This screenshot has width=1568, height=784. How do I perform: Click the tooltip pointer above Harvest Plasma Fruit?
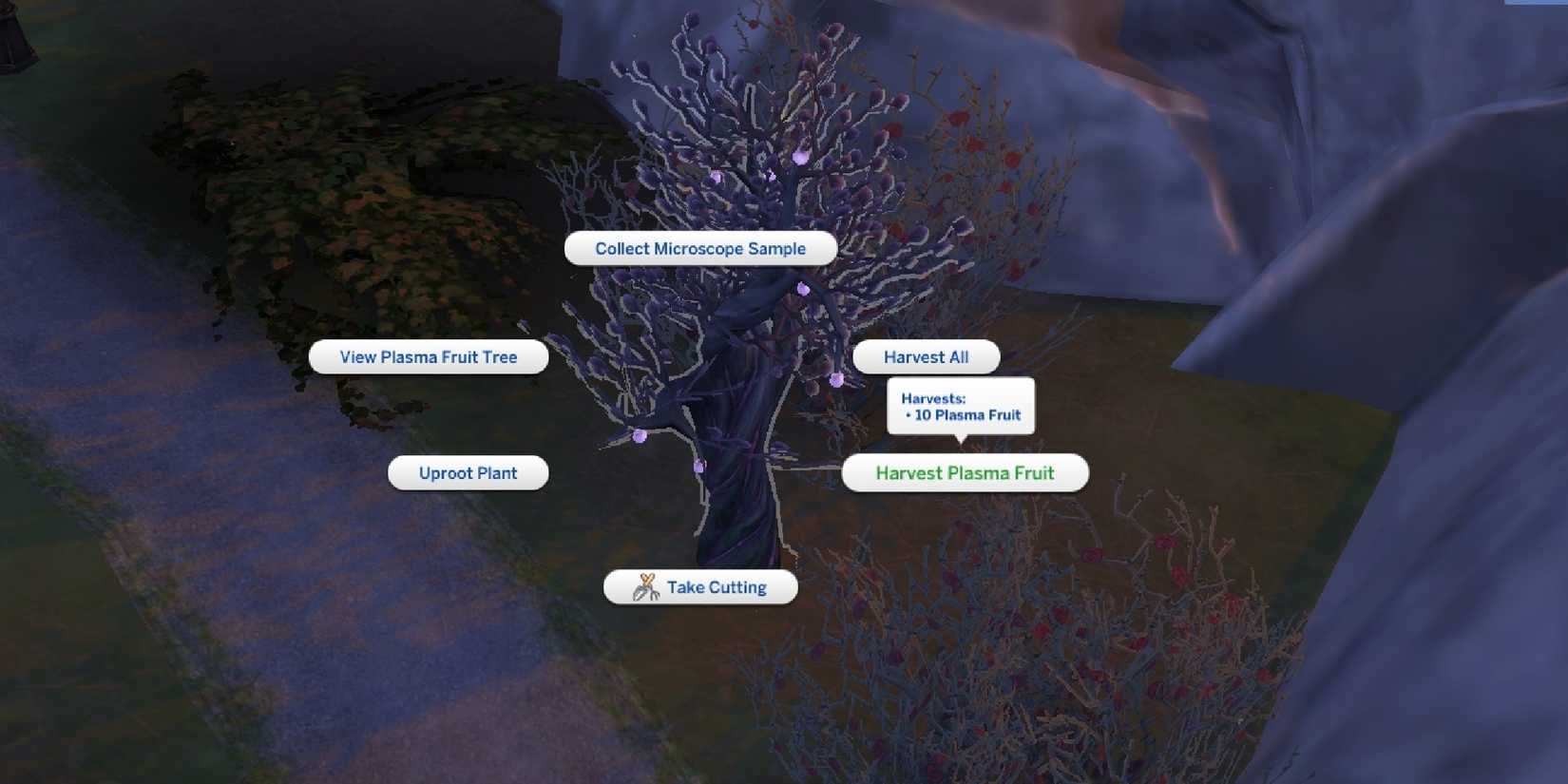[x=962, y=442]
